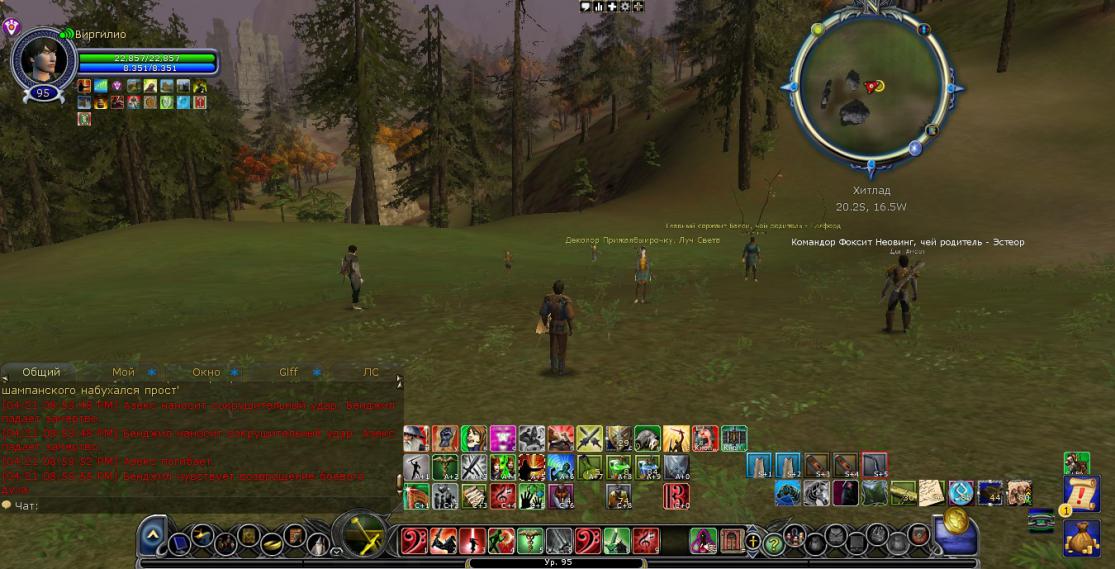
Task: Click the Виргилио character portrait
Action: tap(42, 59)
